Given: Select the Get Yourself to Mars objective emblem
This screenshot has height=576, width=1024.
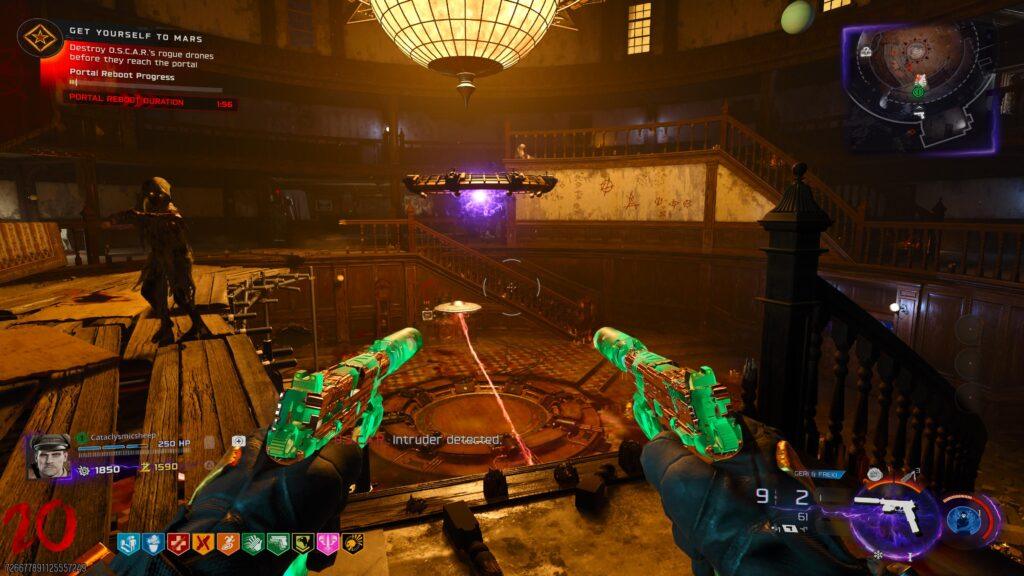Looking at the screenshot, I should coord(42,39).
